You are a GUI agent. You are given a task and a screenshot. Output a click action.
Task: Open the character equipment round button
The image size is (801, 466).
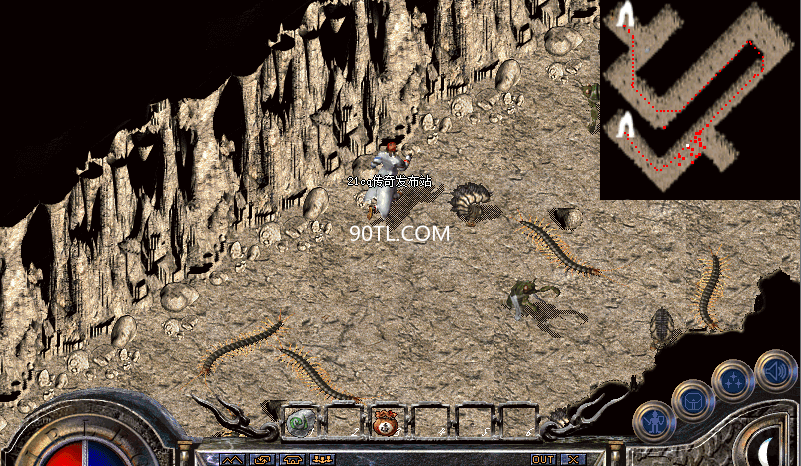pyautogui.click(x=653, y=420)
